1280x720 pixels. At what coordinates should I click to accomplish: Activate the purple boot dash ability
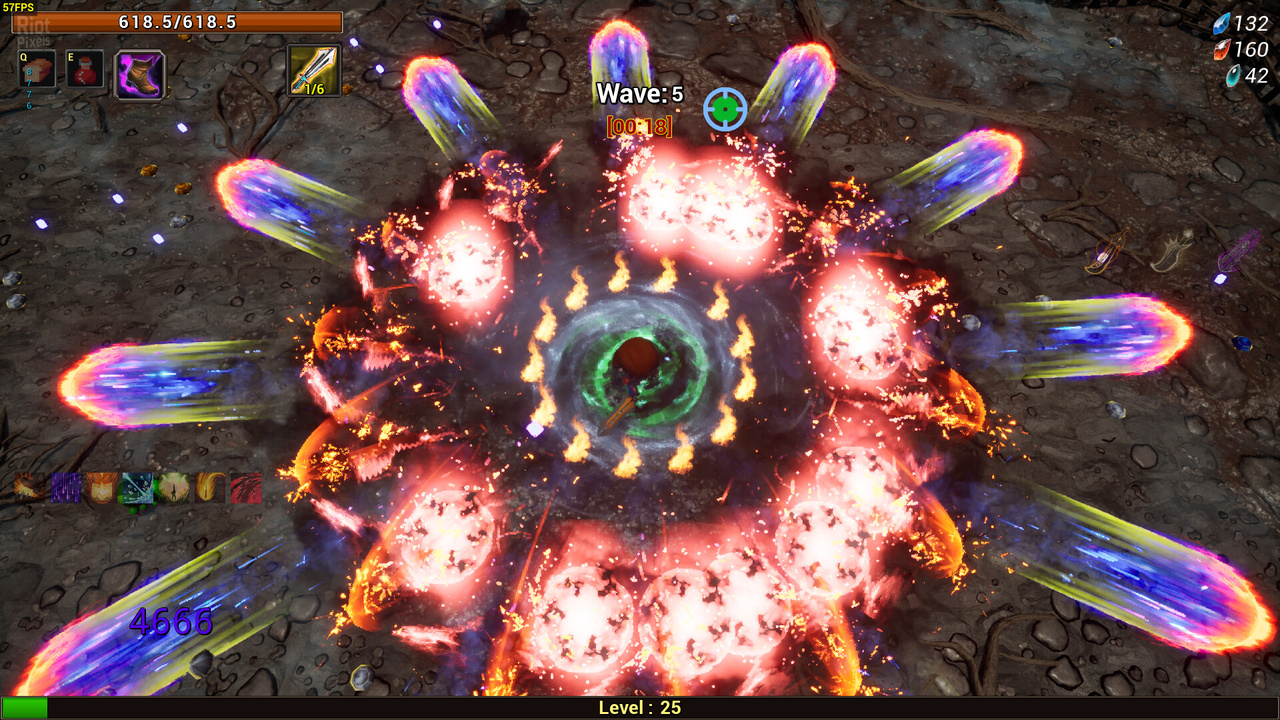(x=140, y=74)
